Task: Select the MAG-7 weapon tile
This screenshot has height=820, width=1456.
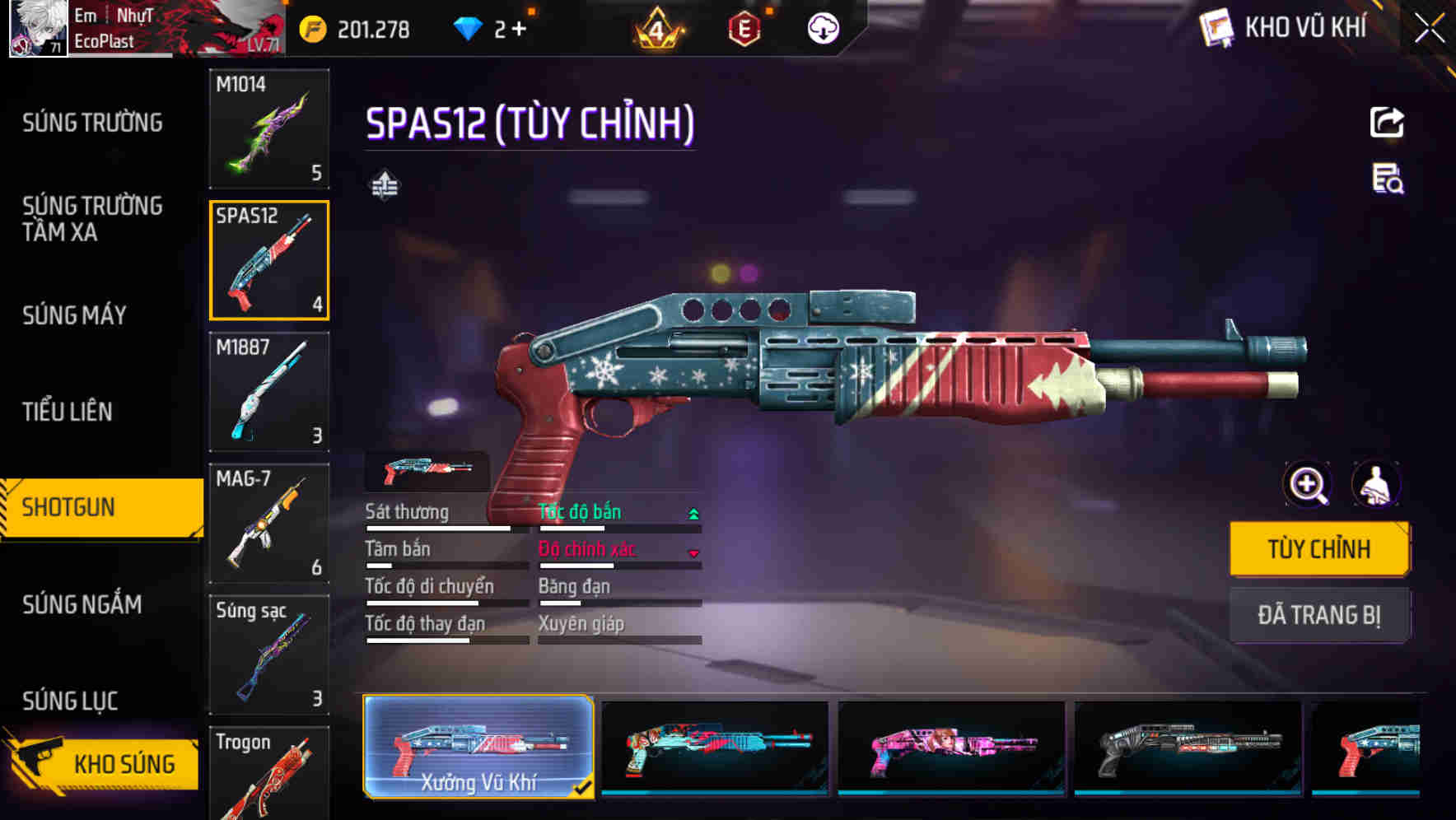Action: click(x=269, y=524)
